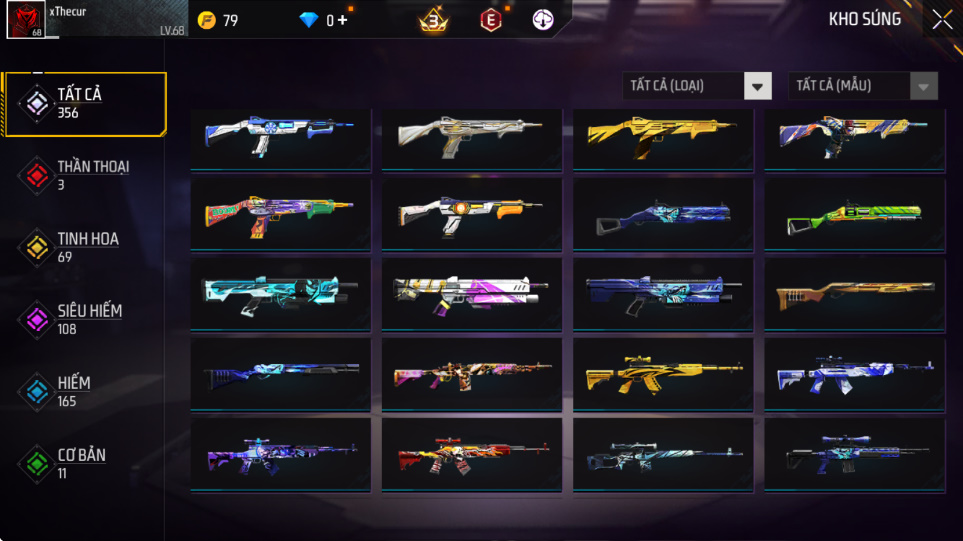The width and height of the screenshot is (963, 541).
Task: Select the white and blue snowflake gun skin
Action: coord(280,139)
